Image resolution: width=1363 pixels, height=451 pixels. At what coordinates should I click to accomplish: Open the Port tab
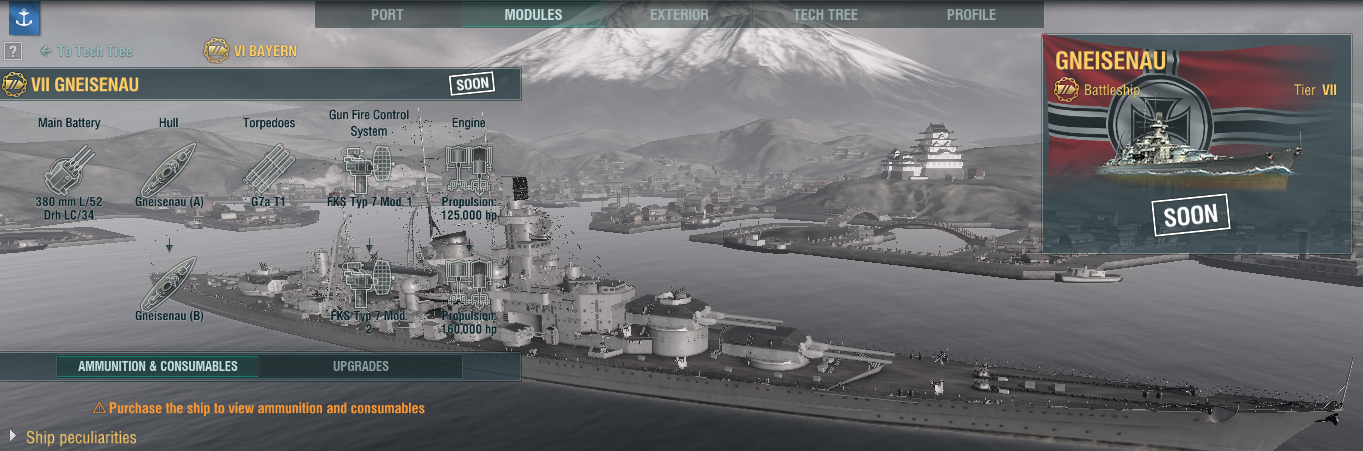point(387,15)
